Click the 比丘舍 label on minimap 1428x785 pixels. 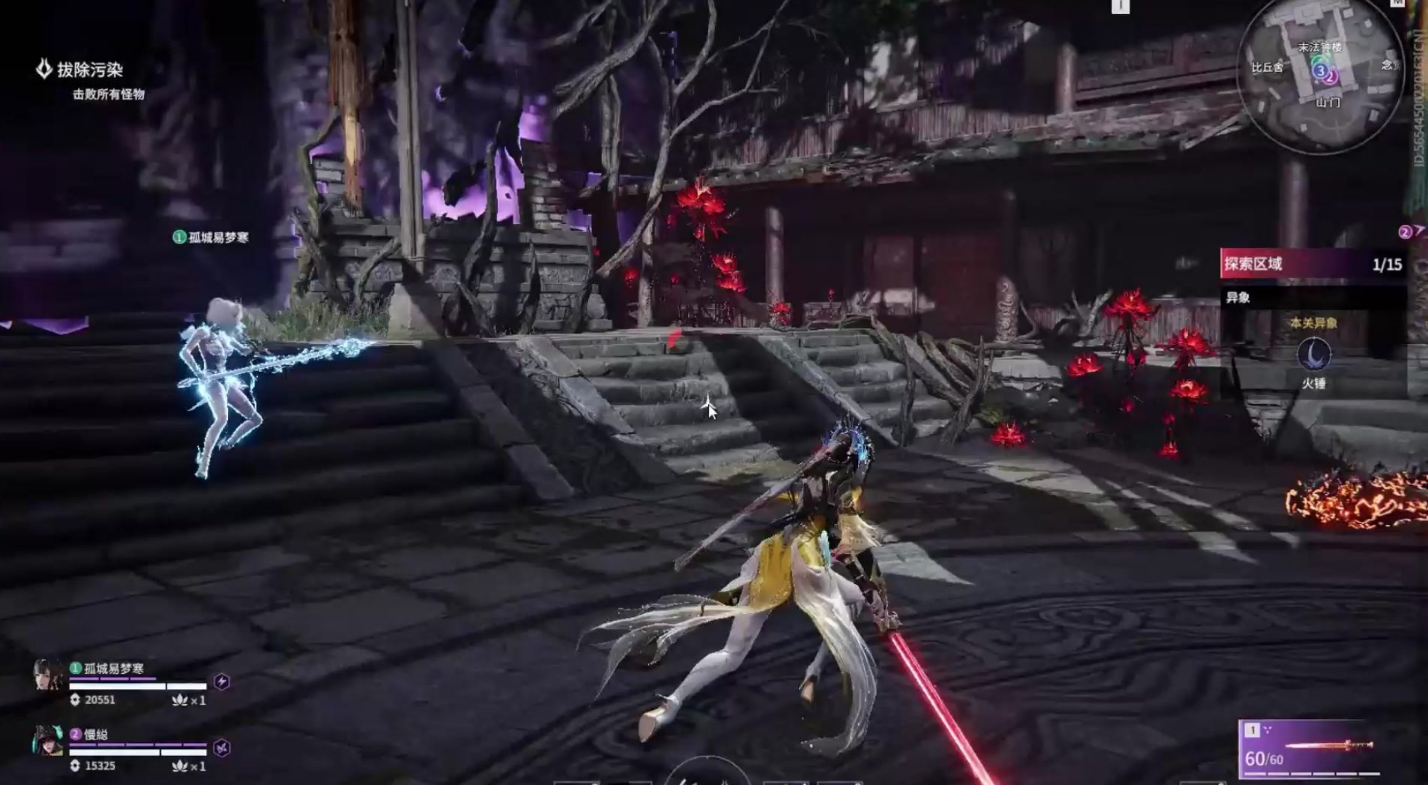(1266, 68)
